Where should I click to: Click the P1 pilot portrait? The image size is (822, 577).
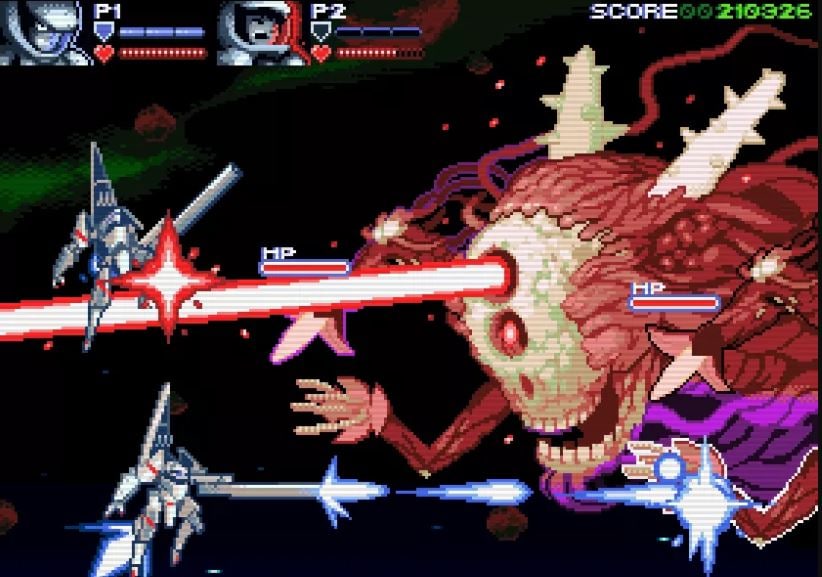coord(41,31)
